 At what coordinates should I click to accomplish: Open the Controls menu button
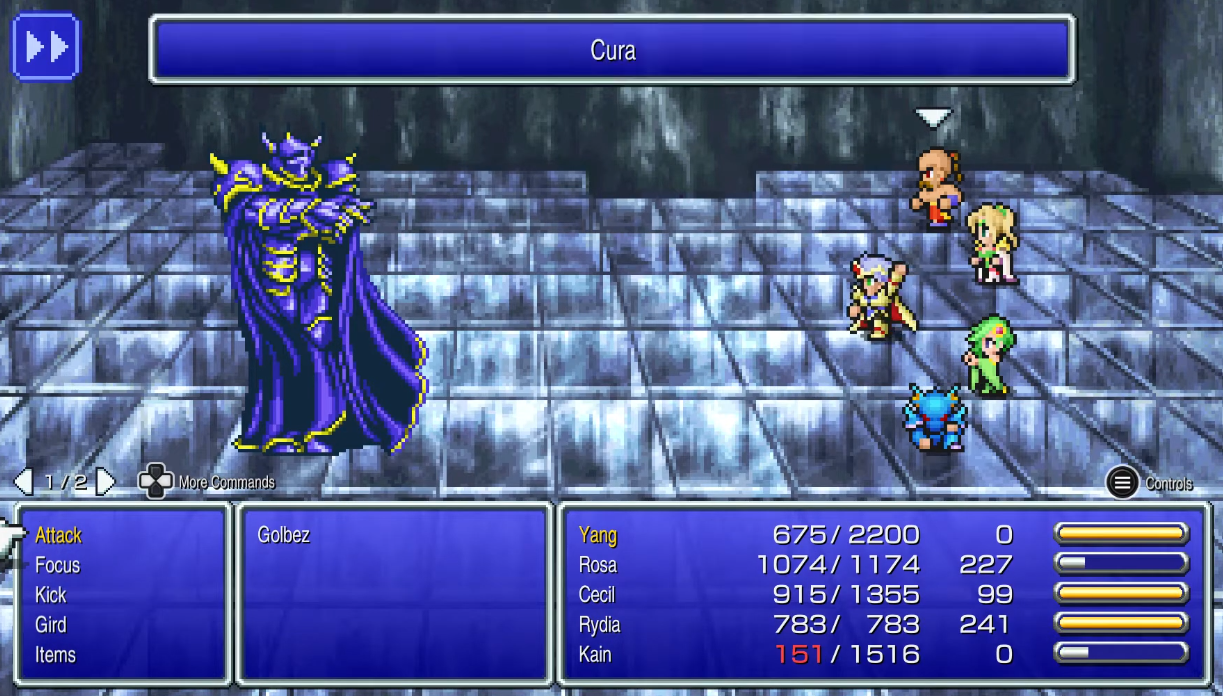click(x=1123, y=483)
